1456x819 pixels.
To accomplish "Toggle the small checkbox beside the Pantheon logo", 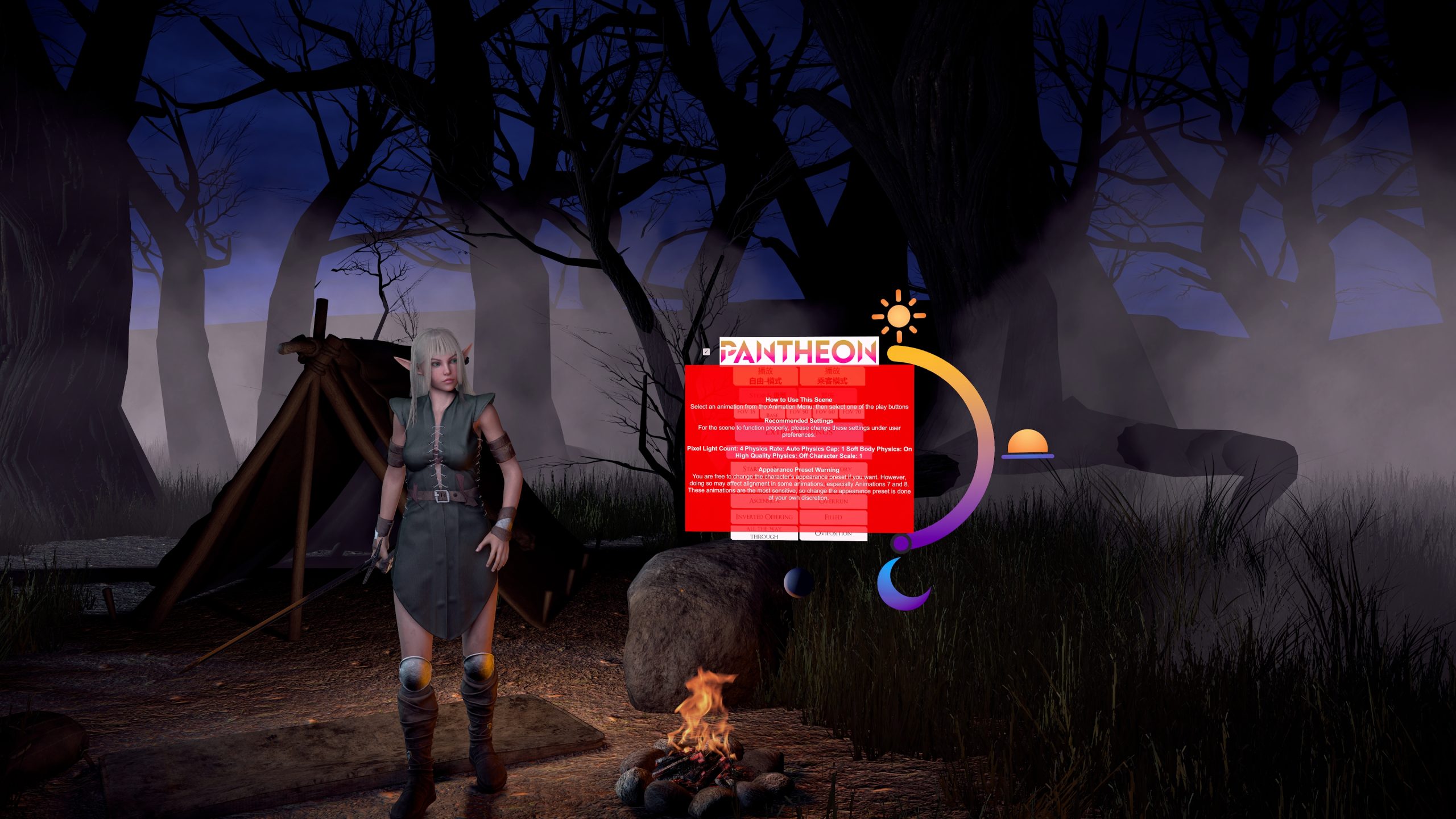I will [x=706, y=352].
